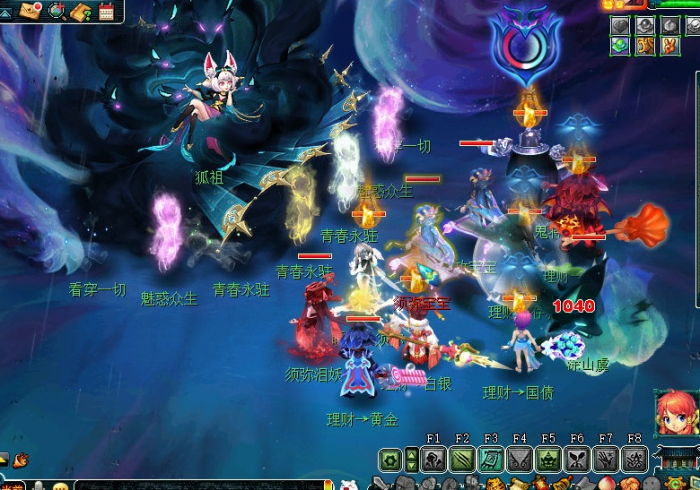Select the golden lion buff icon
This screenshot has height=490, width=700.
(645, 46)
